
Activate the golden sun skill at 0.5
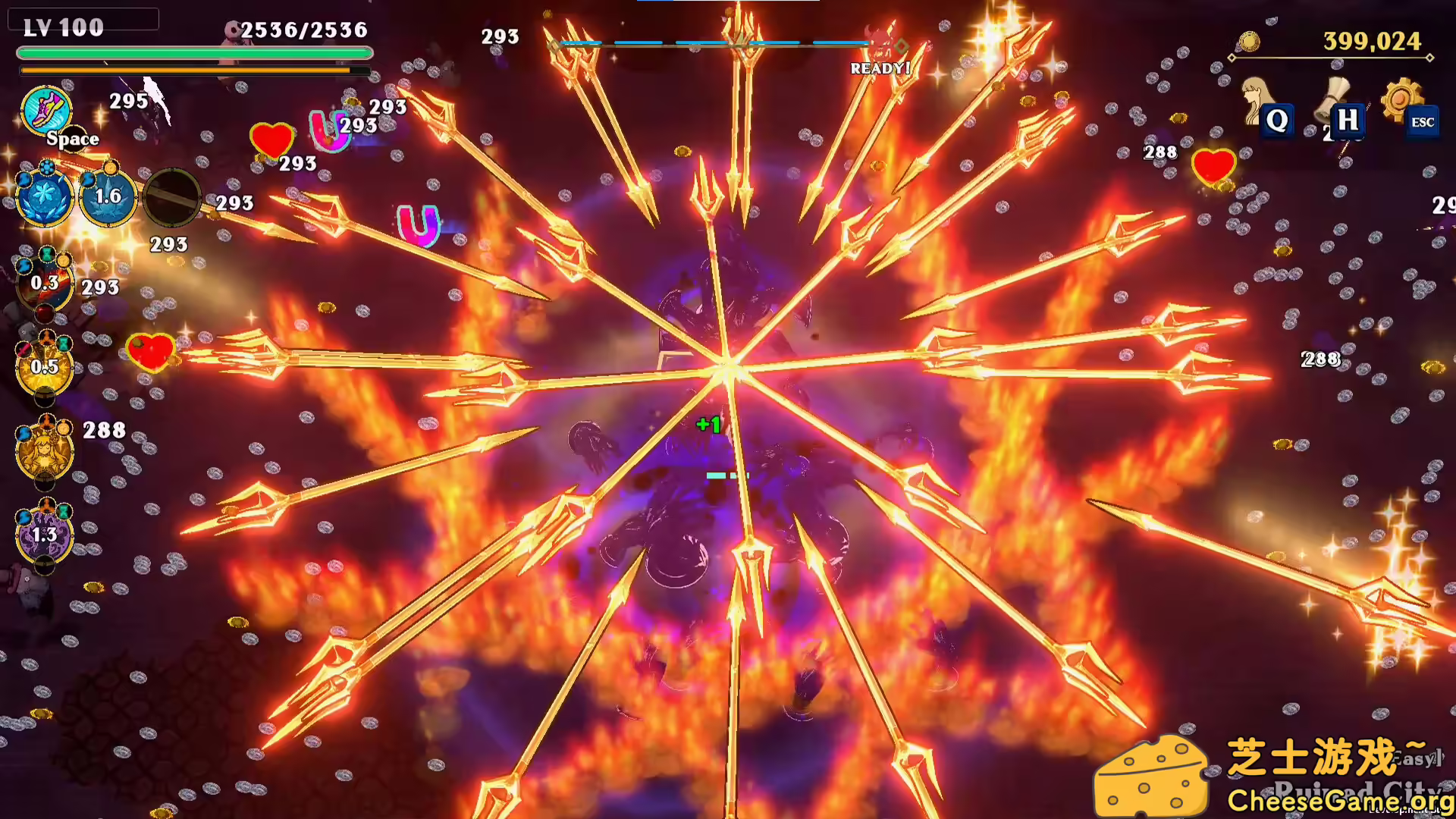[x=43, y=366]
